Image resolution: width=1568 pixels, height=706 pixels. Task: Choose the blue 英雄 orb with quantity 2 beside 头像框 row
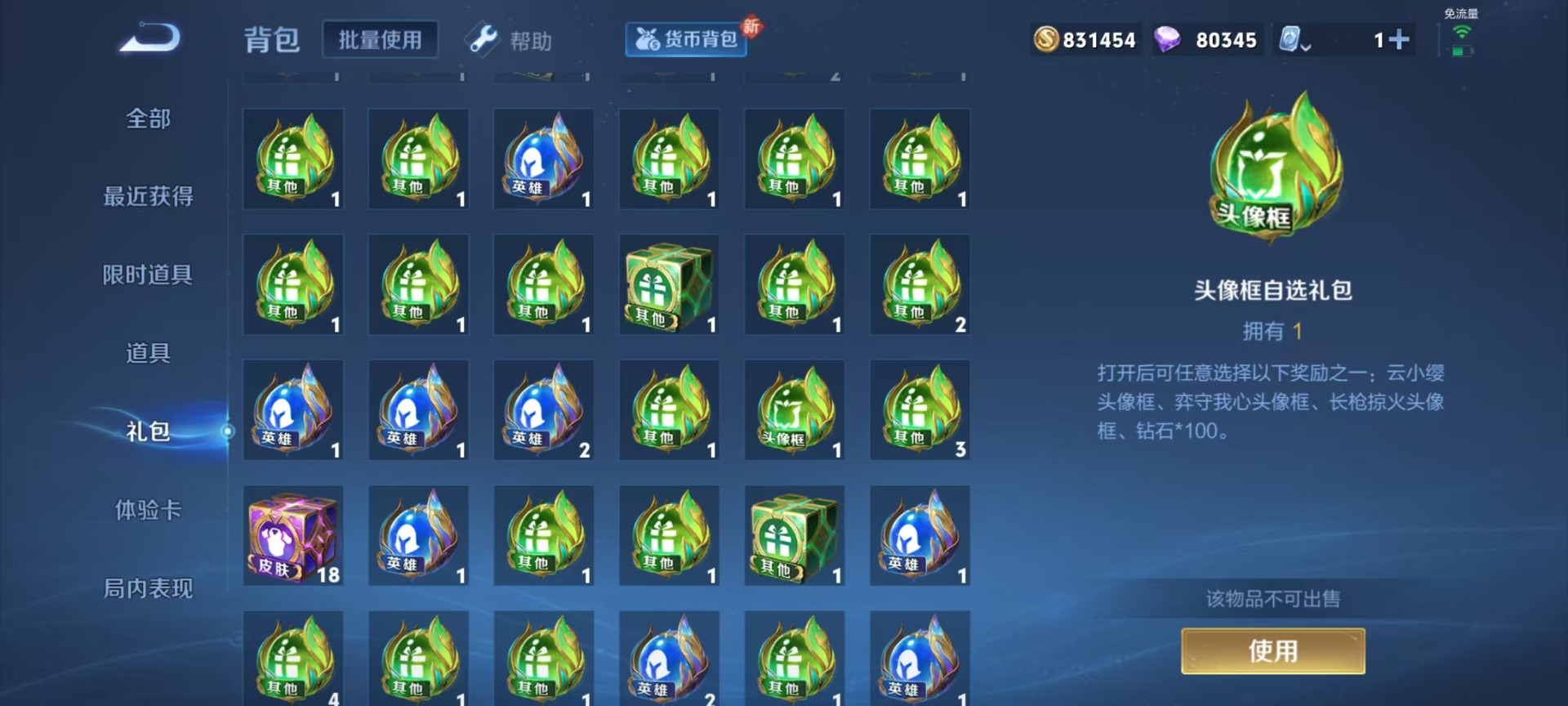click(x=544, y=410)
